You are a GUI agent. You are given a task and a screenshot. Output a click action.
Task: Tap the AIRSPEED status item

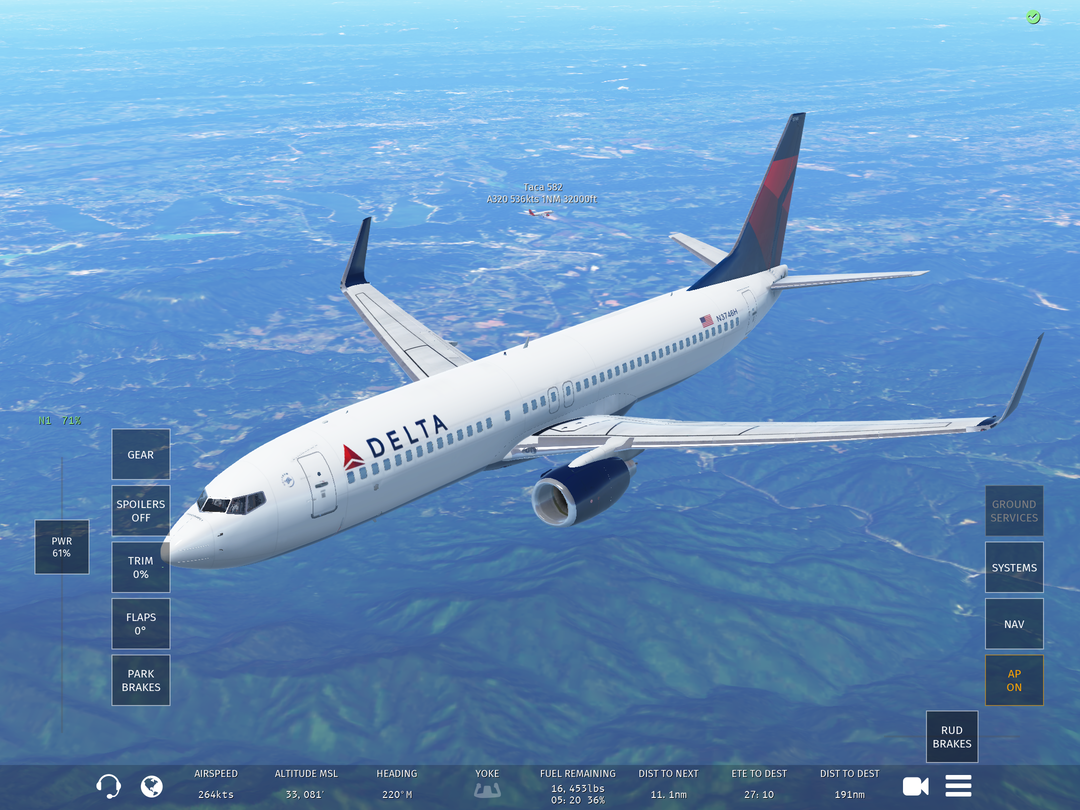tap(216, 784)
